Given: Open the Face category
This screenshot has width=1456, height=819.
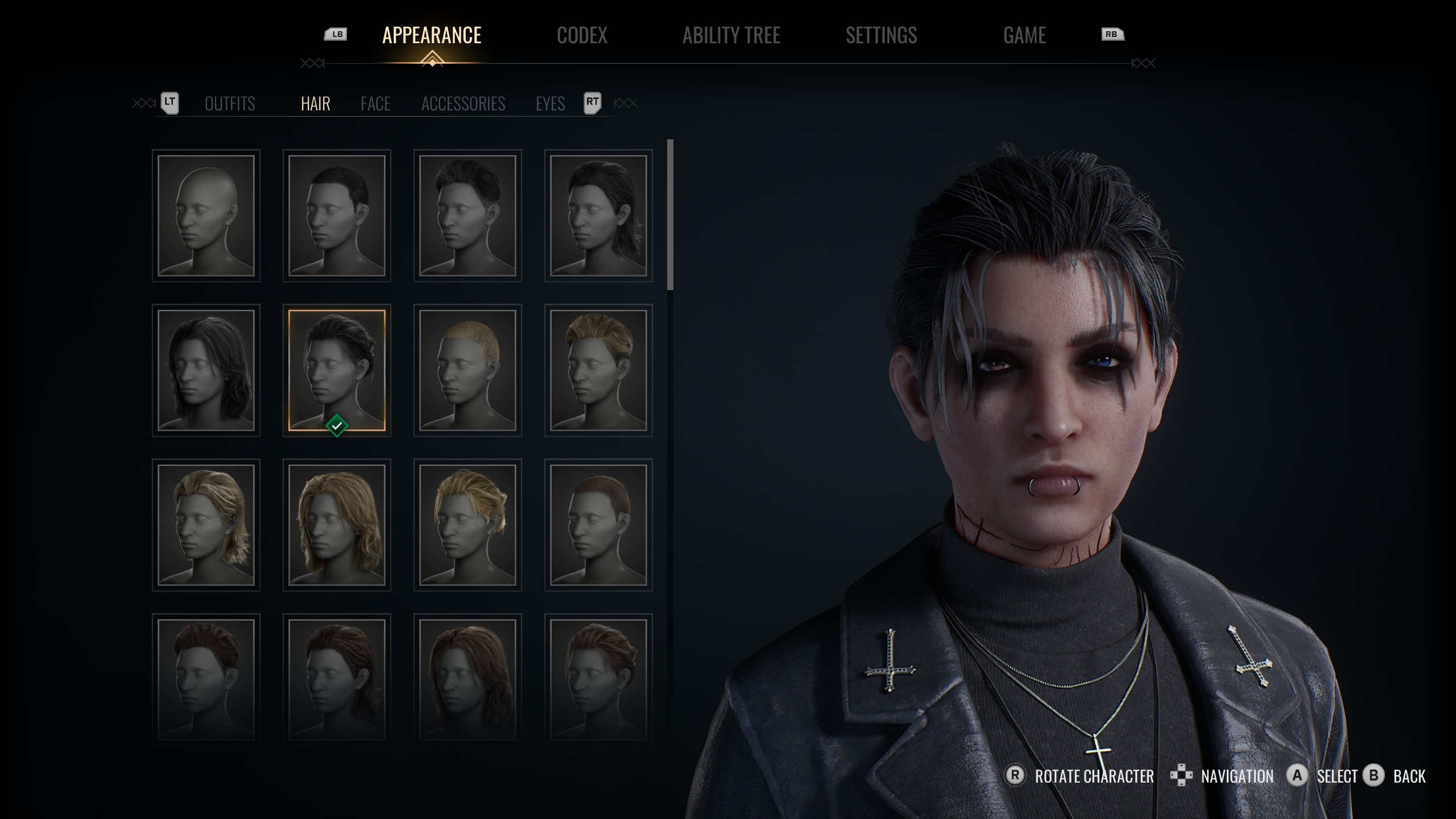Looking at the screenshot, I should [x=375, y=104].
